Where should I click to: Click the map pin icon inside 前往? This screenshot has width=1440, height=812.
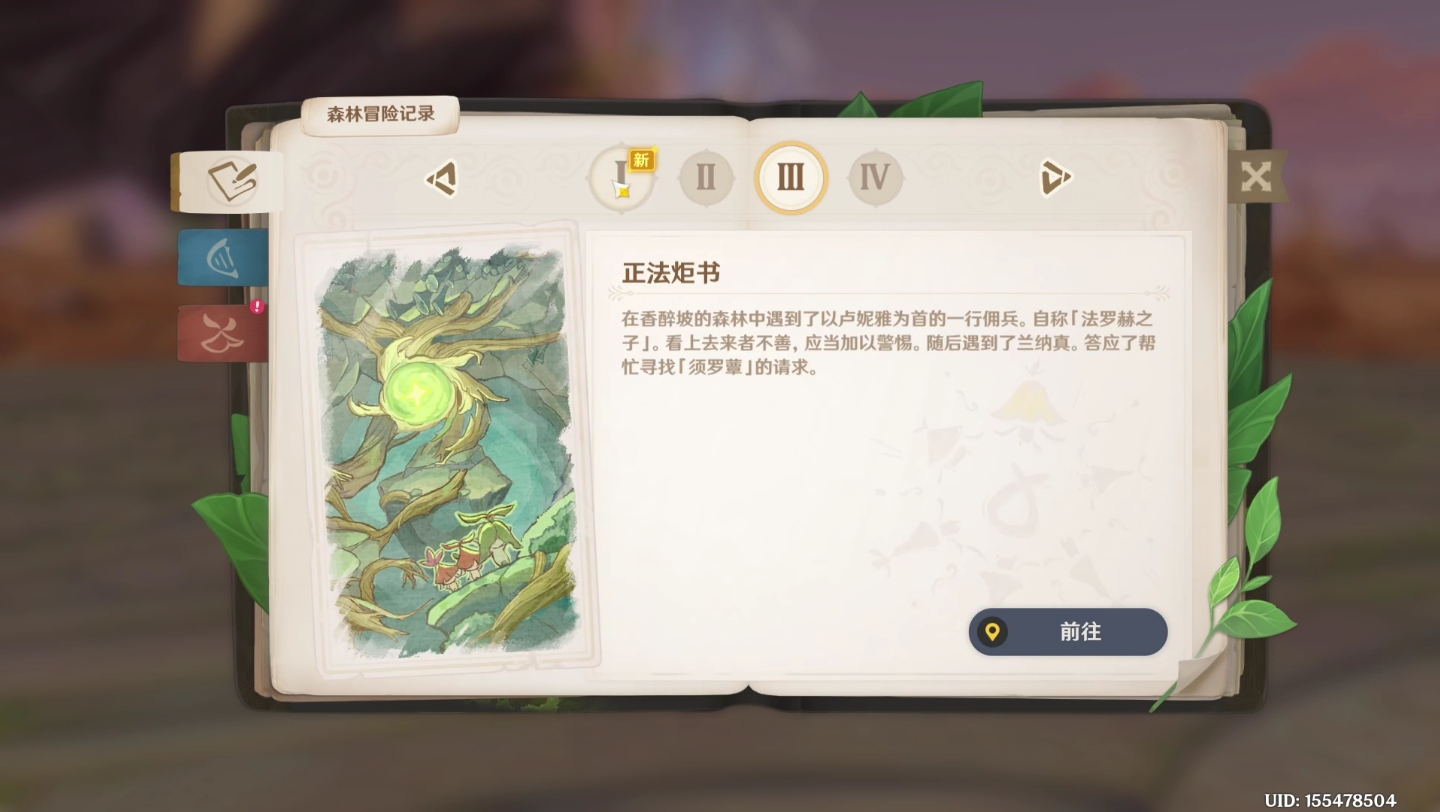click(x=993, y=632)
